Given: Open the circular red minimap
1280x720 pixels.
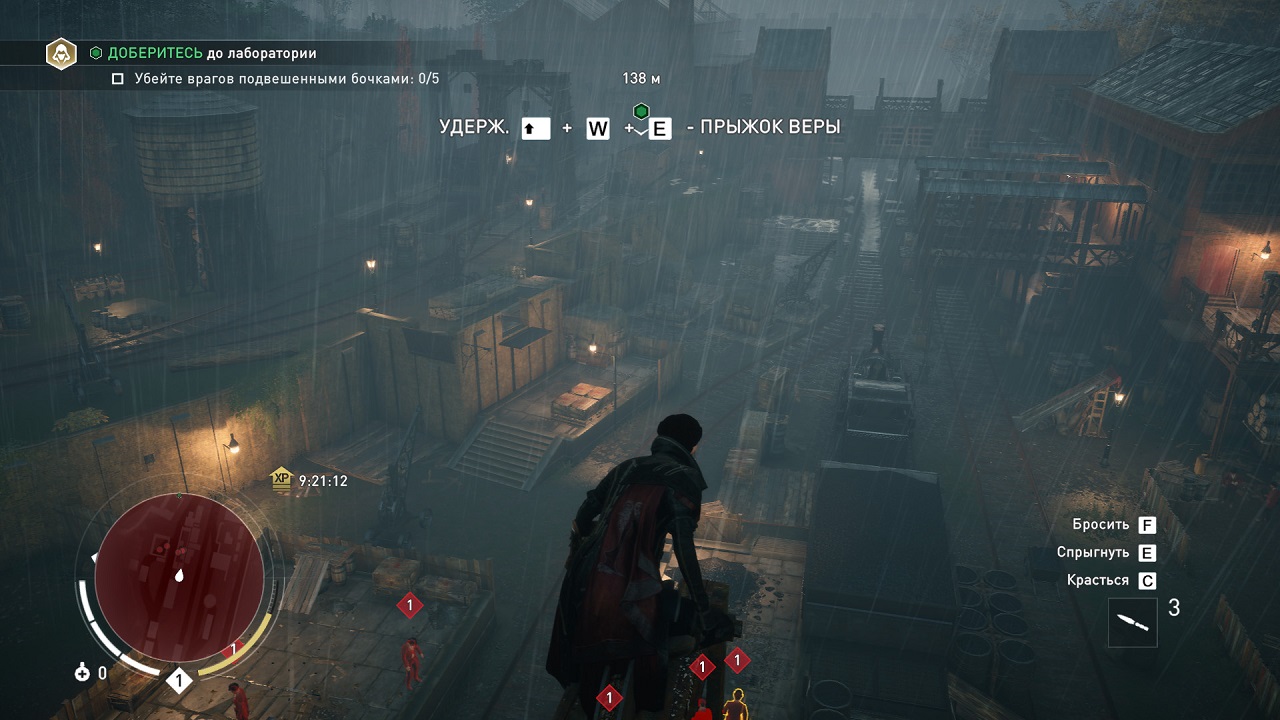Looking at the screenshot, I should pos(179,577).
